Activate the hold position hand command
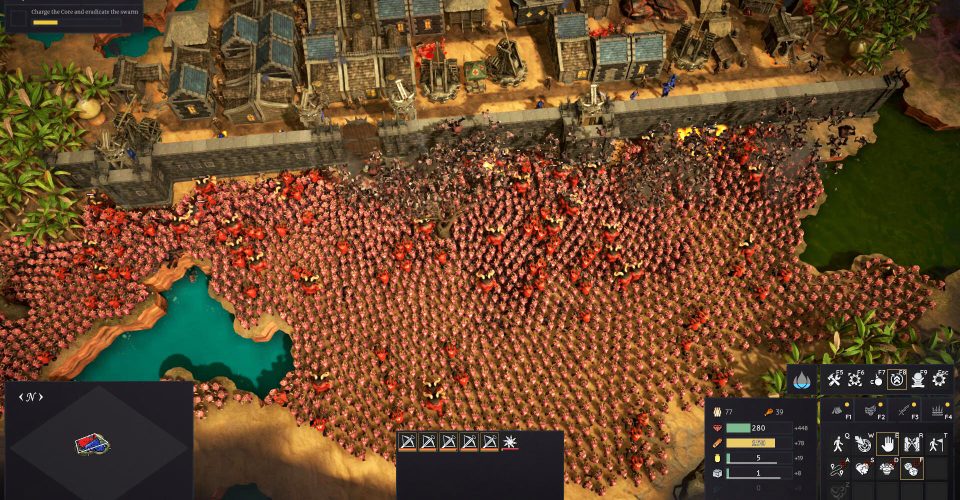Image resolution: width=960 pixels, height=500 pixels. pos(888,443)
